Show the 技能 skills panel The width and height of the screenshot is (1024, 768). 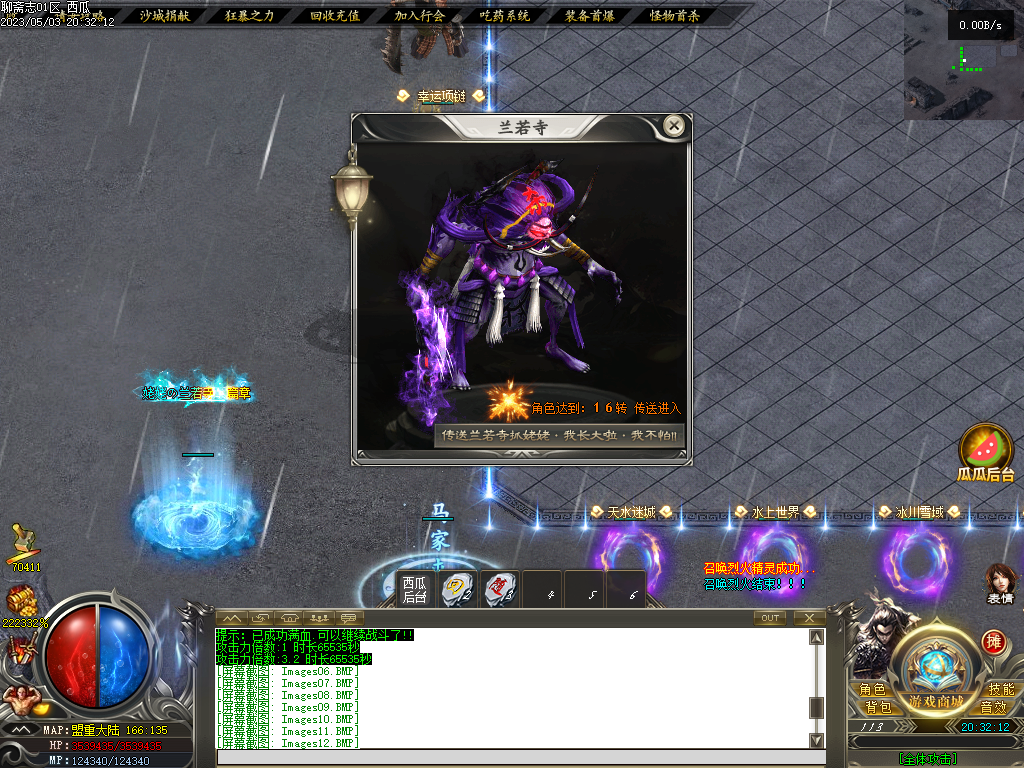click(1000, 689)
